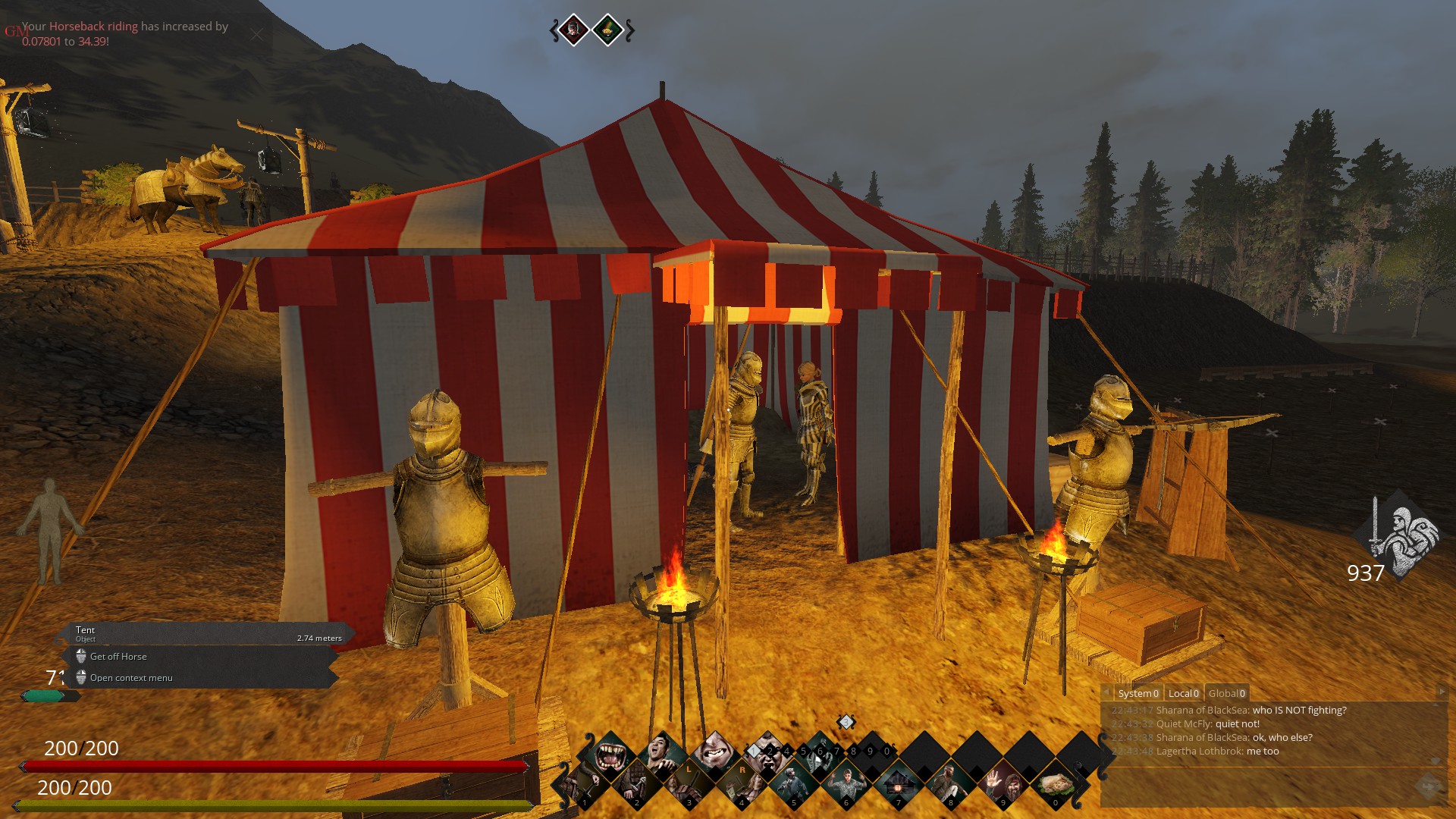1456x819 pixels.
Task: Click the helmeted face status effect icon
Action: (574, 30)
